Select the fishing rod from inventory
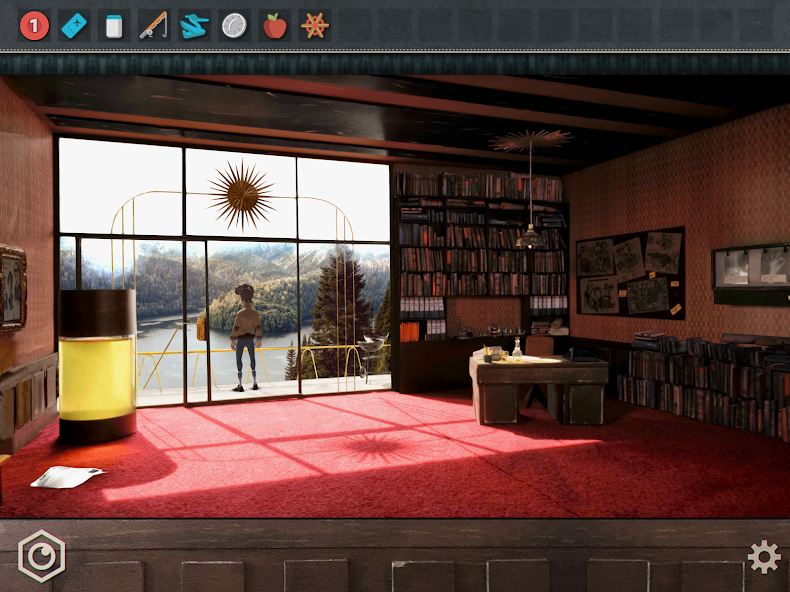 pos(153,26)
